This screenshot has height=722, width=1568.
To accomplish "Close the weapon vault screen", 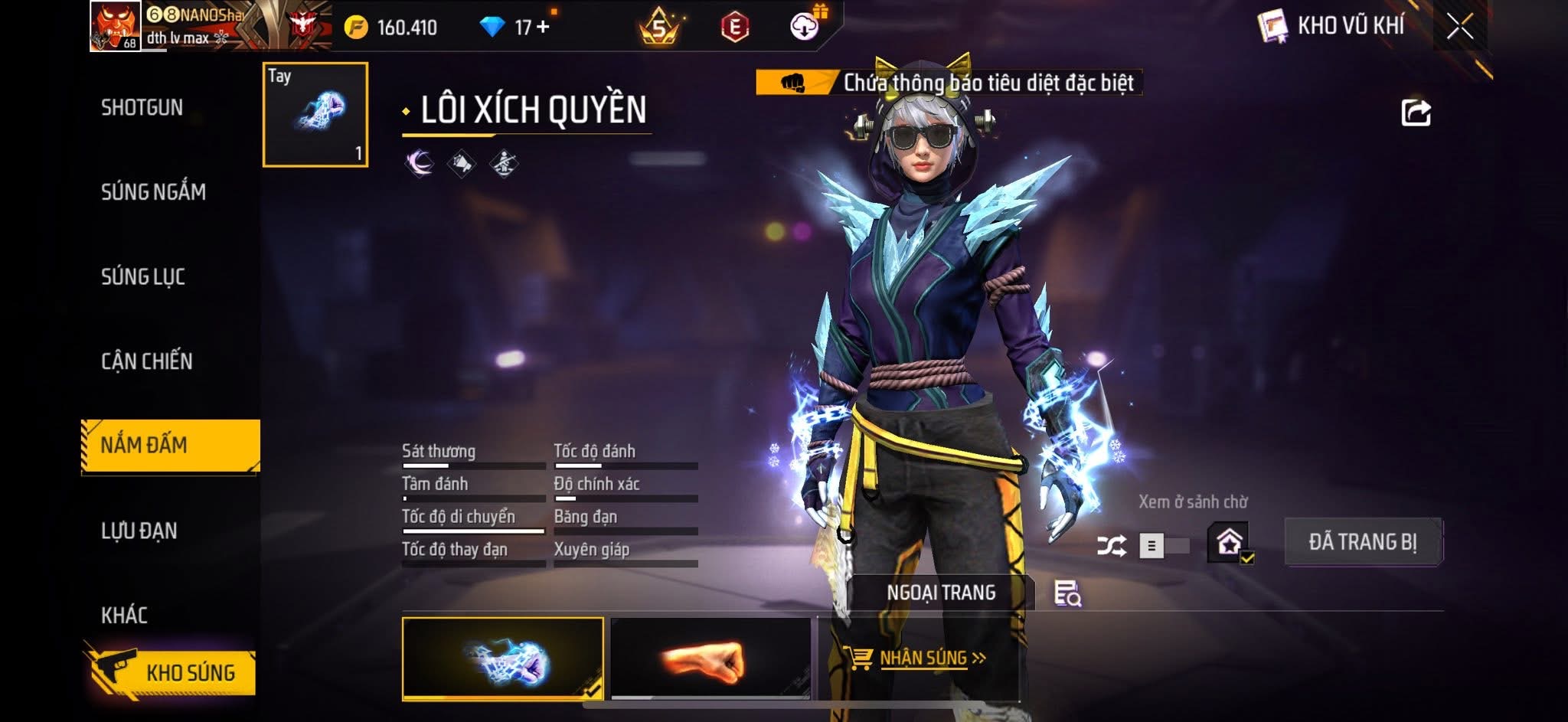I will 1459,27.
